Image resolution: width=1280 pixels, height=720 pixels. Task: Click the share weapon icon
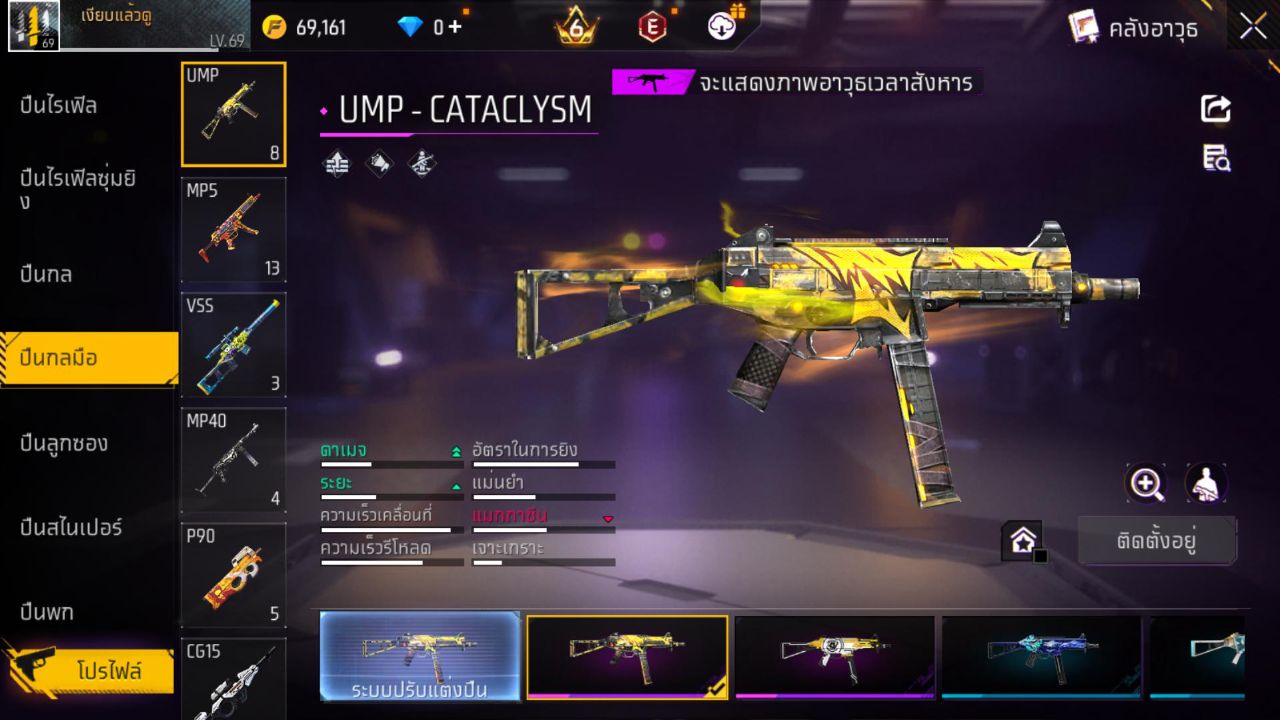click(x=1216, y=110)
